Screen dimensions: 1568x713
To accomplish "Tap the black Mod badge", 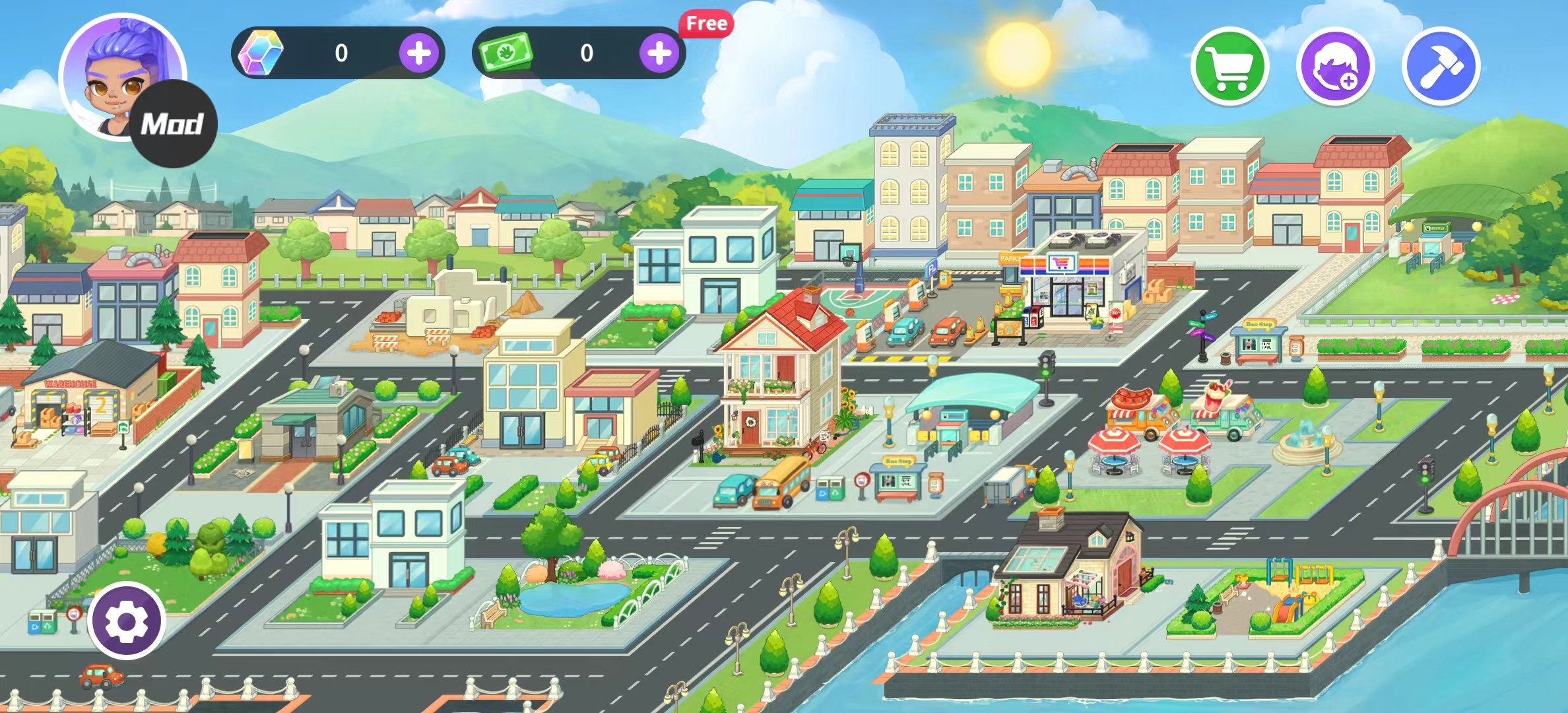I will click(174, 124).
